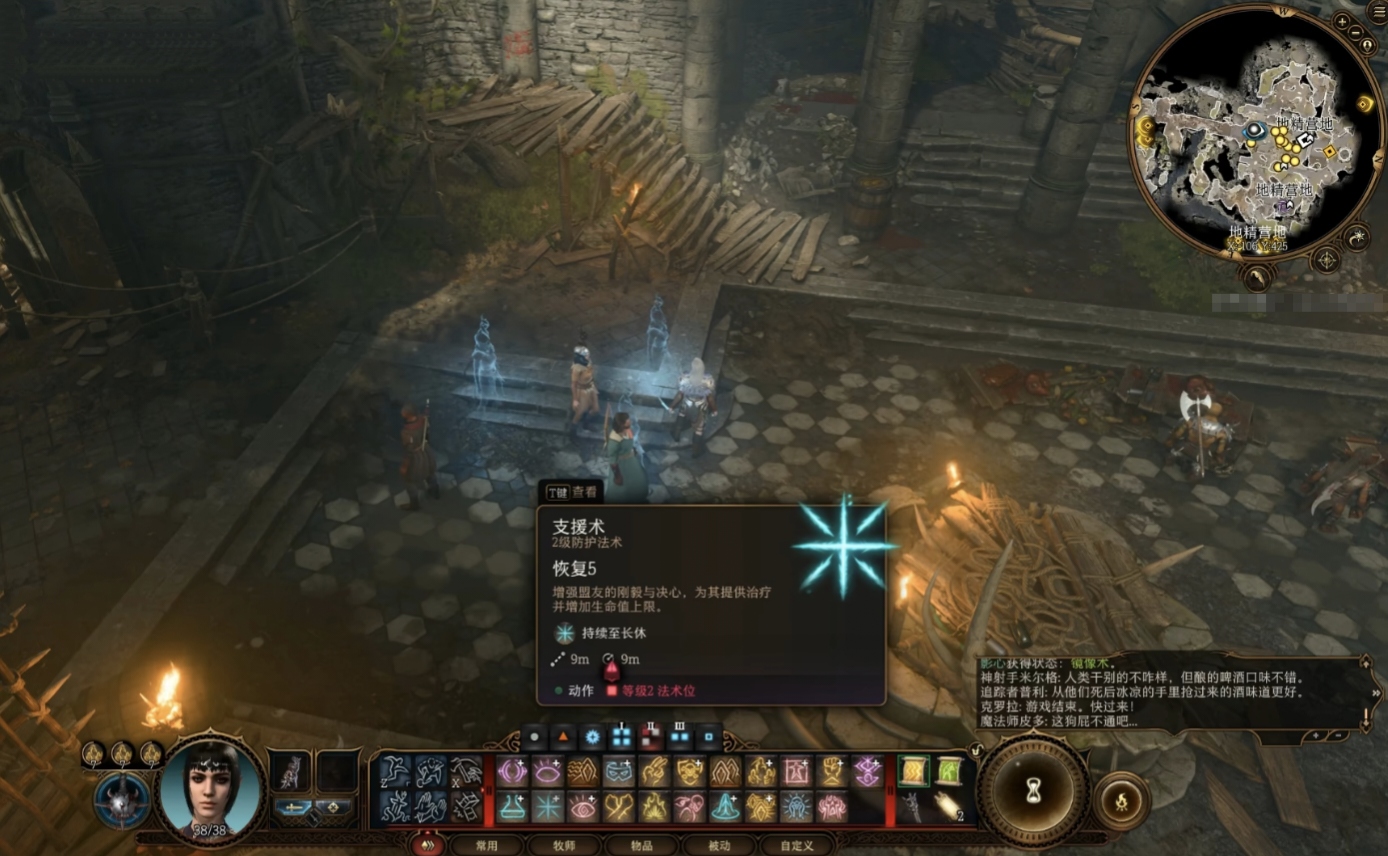Image resolution: width=1388 pixels, height=856 pixels.
Task: Switch to the 自定义 custom tab
Action: (796, 845)
